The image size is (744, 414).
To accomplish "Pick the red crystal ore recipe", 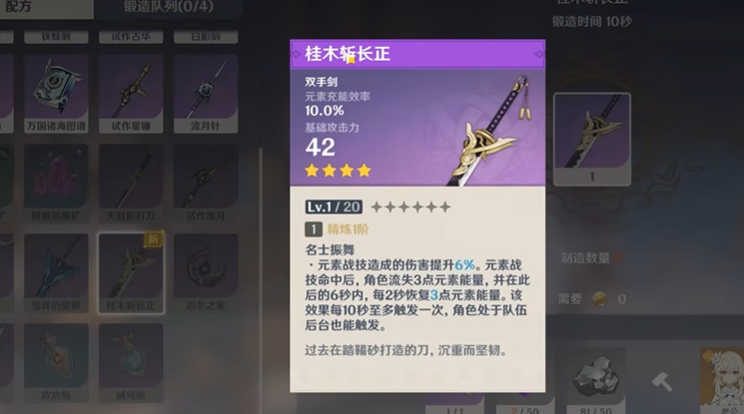I will (x=57, y=180).
